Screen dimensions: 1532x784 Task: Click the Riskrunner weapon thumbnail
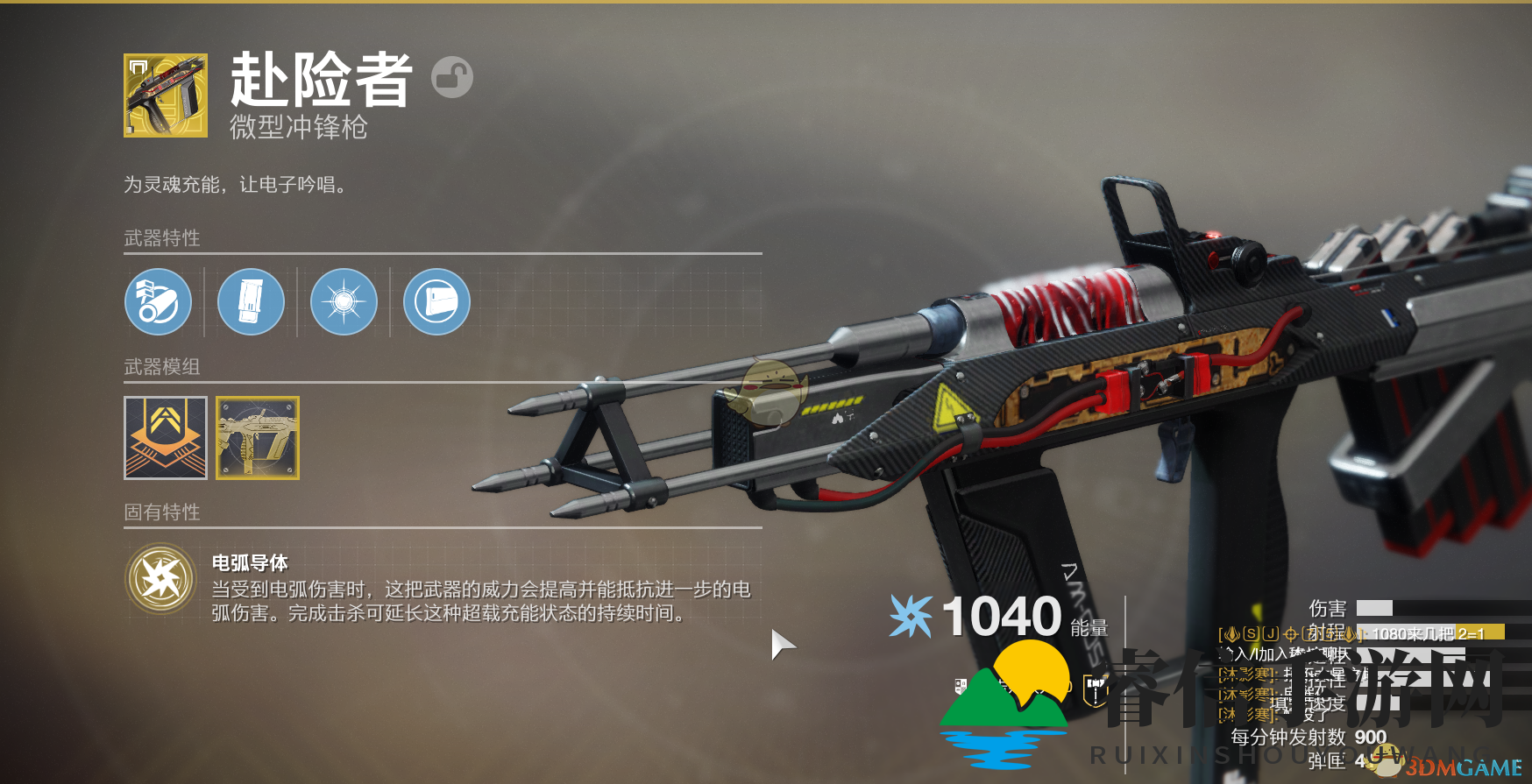(x=166, y=95)
